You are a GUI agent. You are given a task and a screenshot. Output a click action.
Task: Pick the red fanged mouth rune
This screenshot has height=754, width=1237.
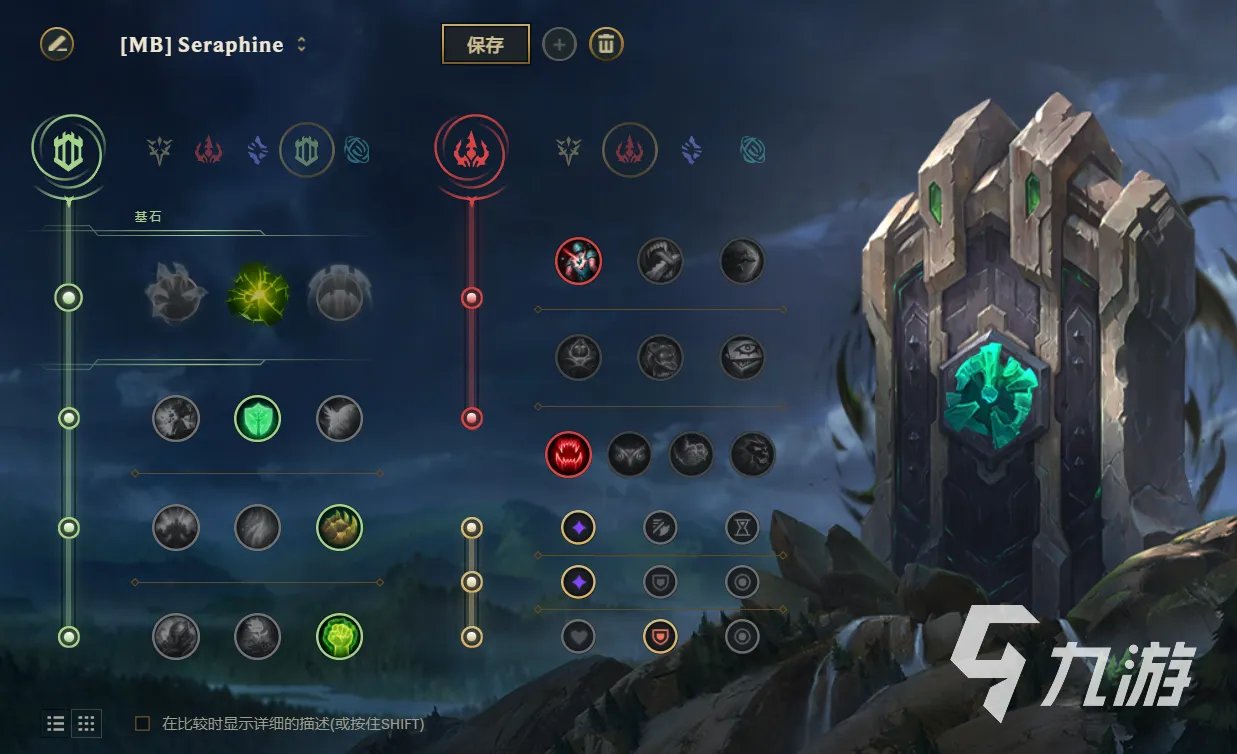point(568,454)
